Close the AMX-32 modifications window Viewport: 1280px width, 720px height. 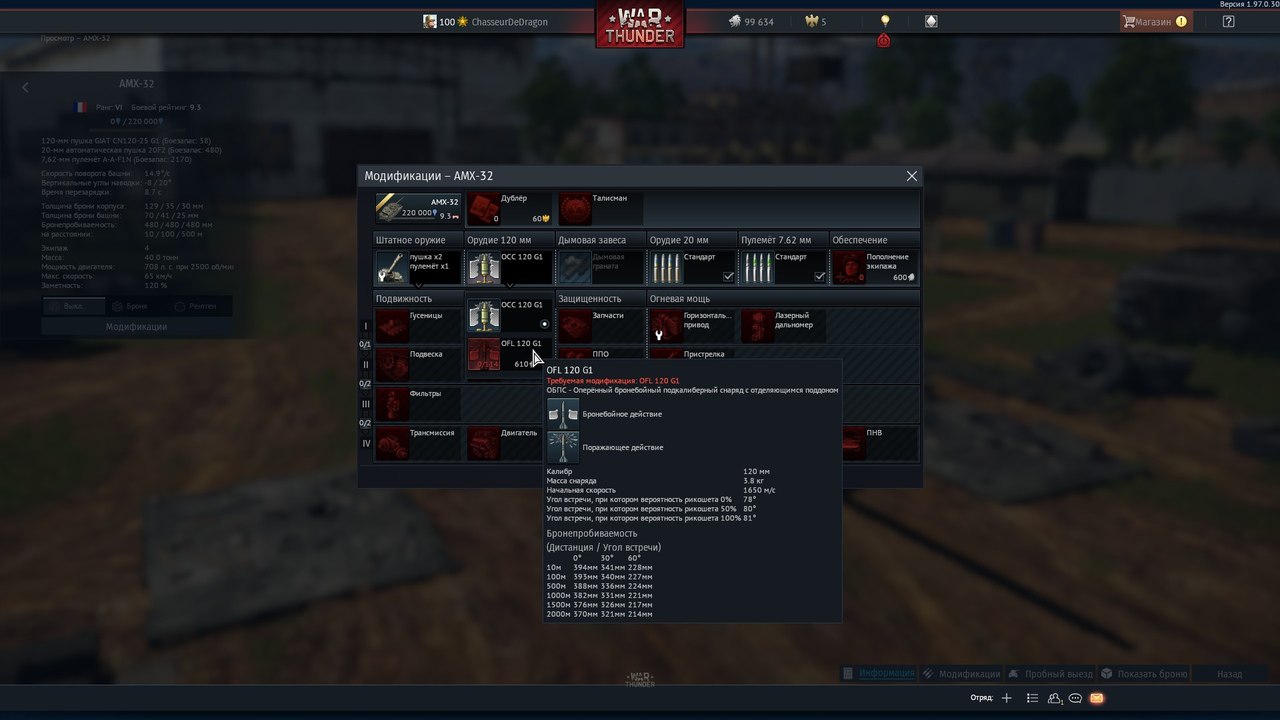tap(911, 176)
